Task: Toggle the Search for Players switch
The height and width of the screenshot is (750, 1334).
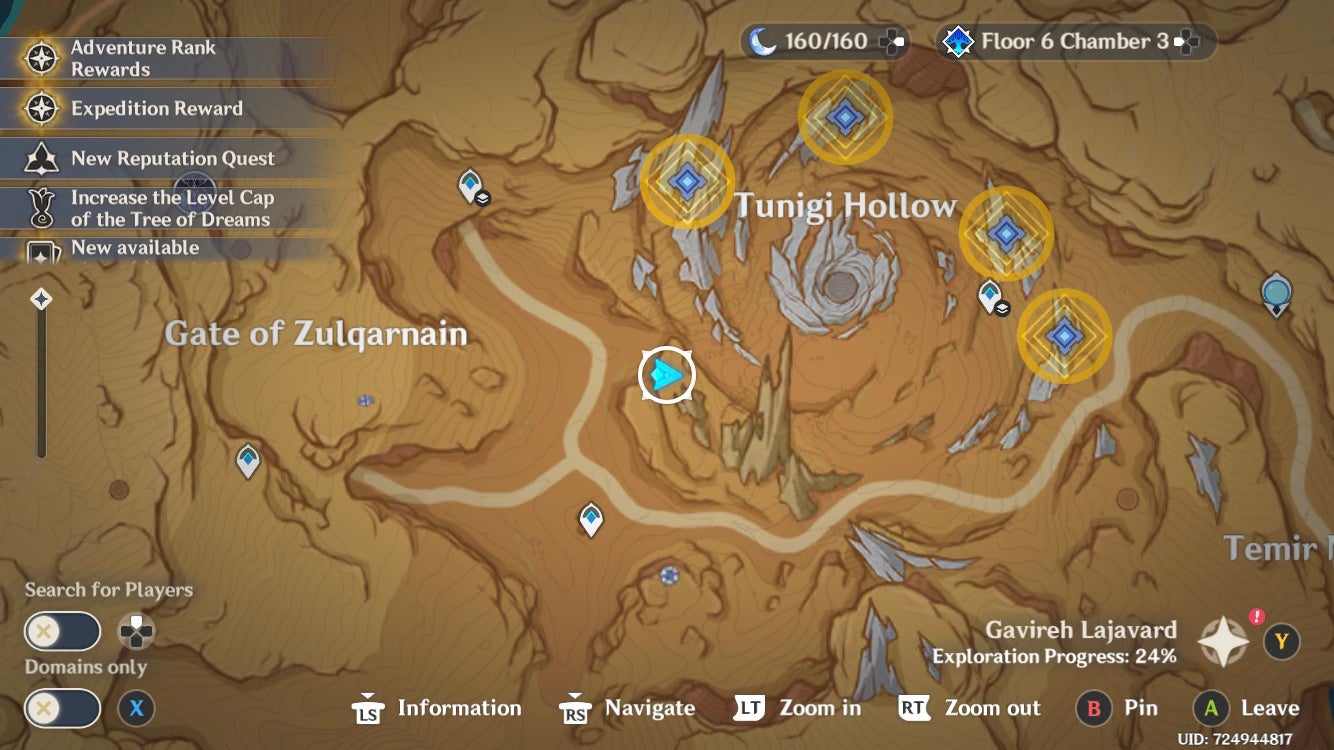Action: click(62, 631)
